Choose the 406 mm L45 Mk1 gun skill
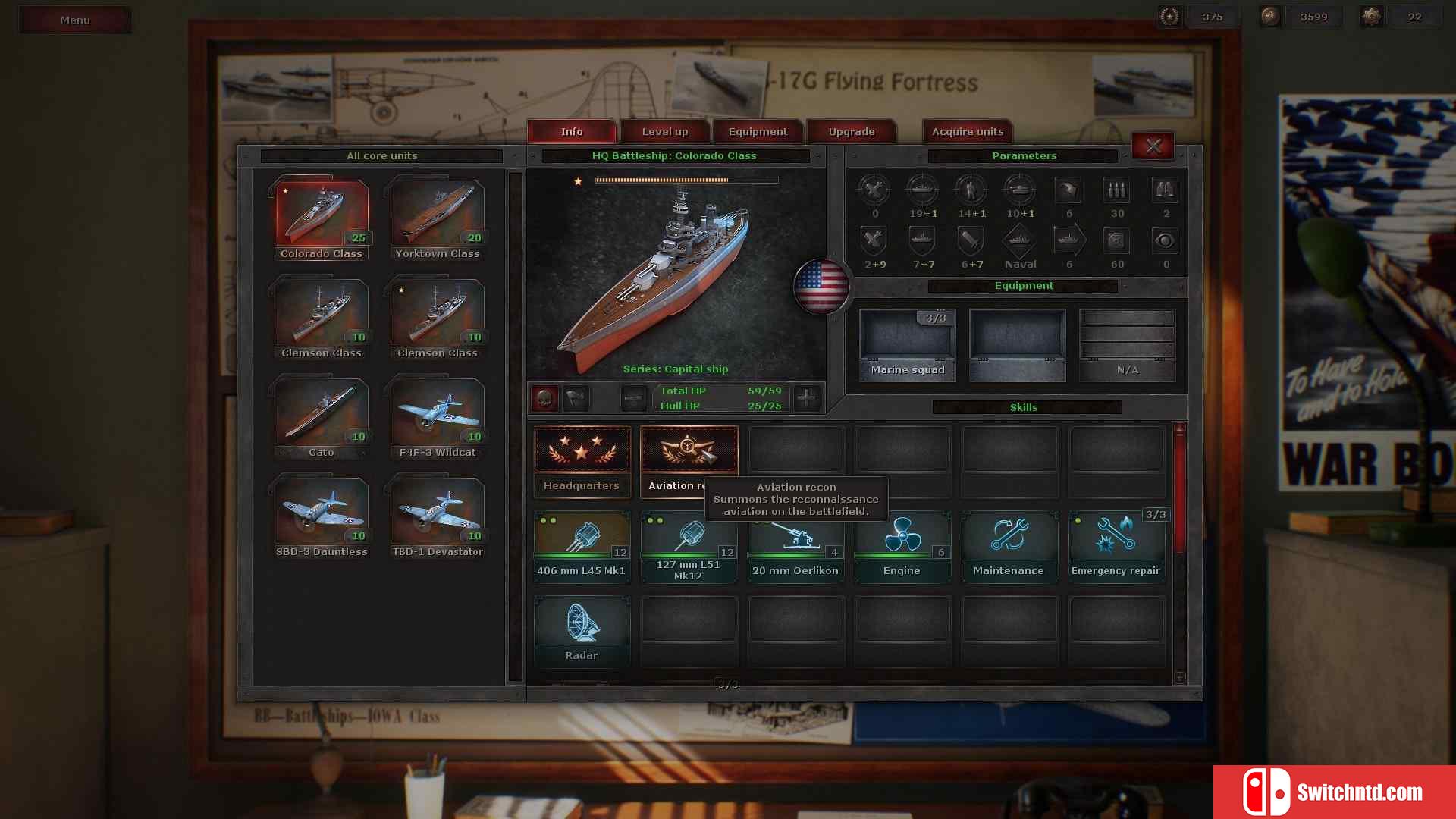1456x819 pixels. [x=582, y=546]
